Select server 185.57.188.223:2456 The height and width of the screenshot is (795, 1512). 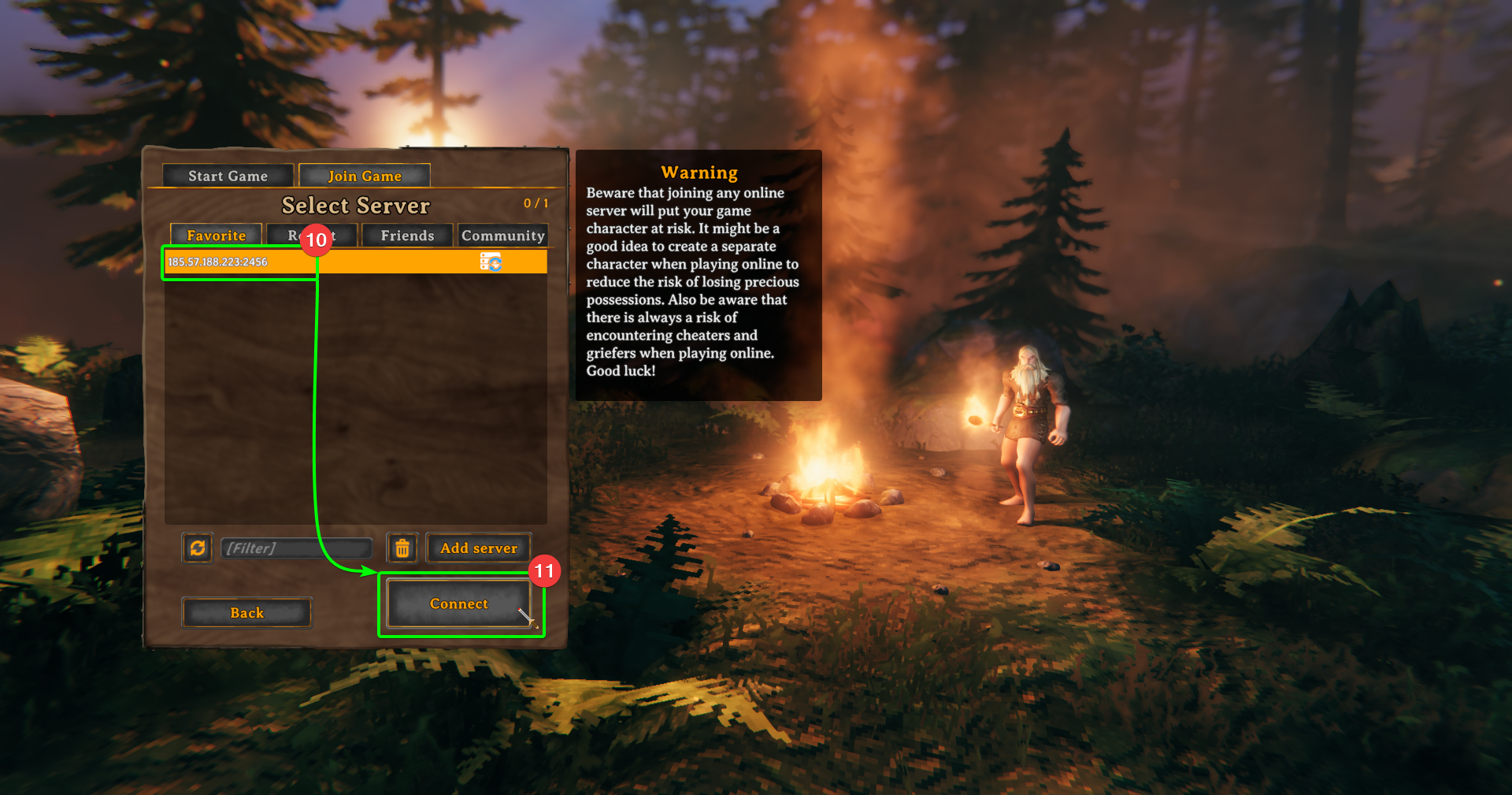pos(236,262)
